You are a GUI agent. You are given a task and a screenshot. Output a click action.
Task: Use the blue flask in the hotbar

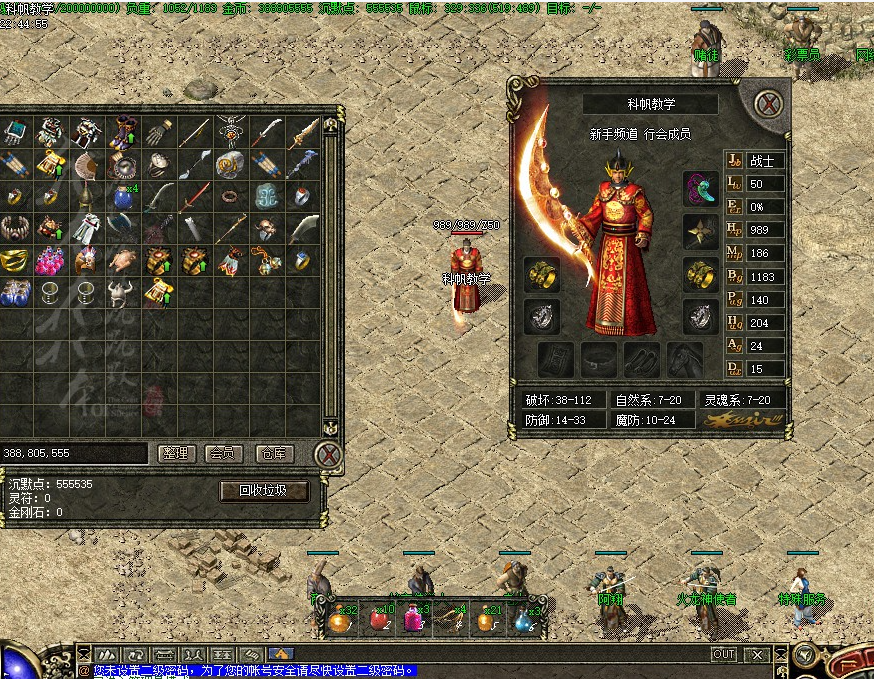521,621
